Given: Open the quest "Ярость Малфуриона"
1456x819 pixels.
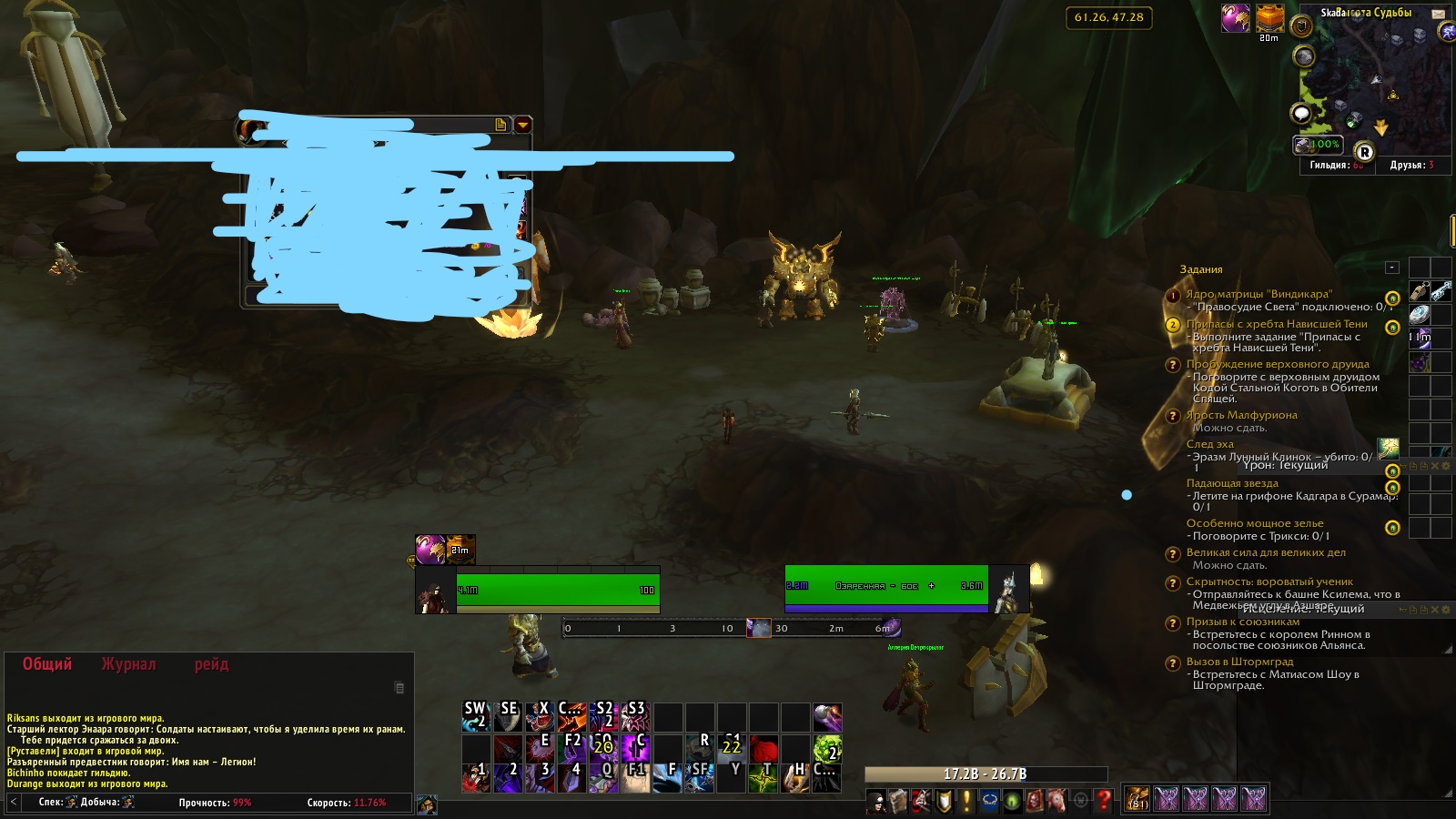Looking at the screenshot, I should 1241,415.
